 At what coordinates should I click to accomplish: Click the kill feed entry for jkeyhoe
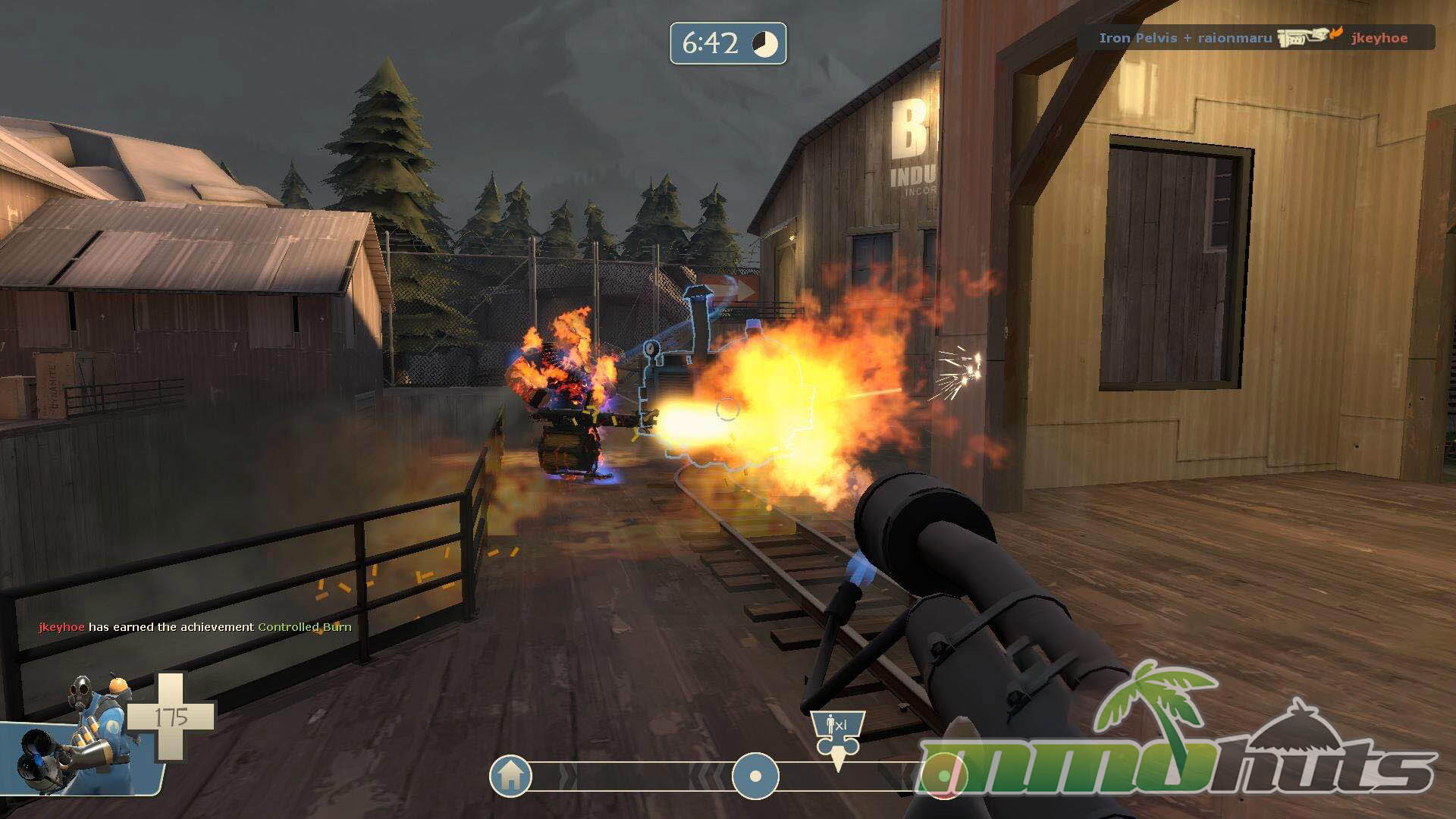pos(1255,38)
